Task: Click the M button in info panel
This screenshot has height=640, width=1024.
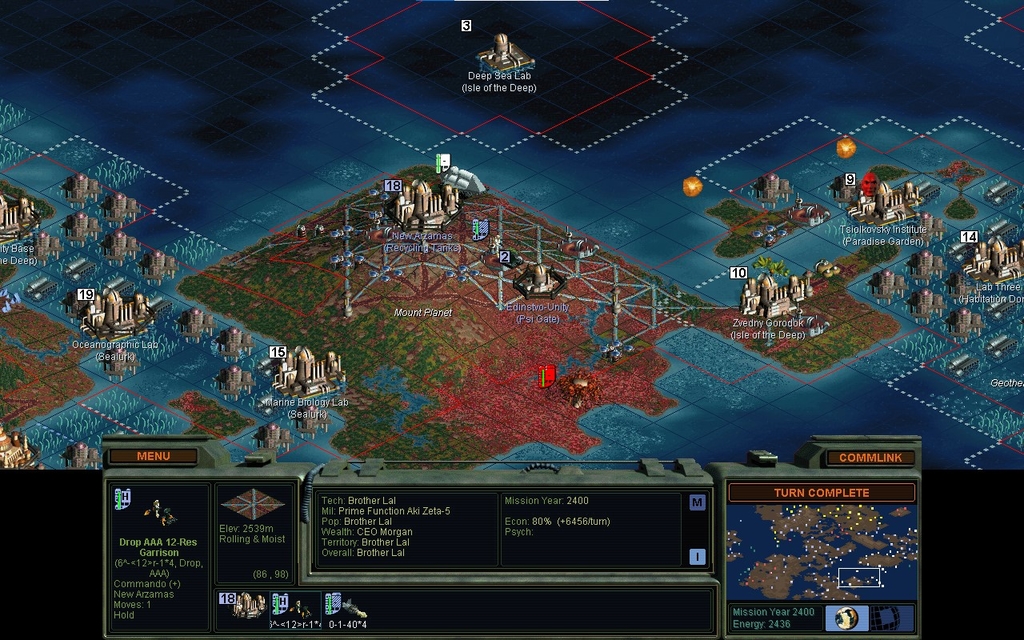Action: coord(697,502)
